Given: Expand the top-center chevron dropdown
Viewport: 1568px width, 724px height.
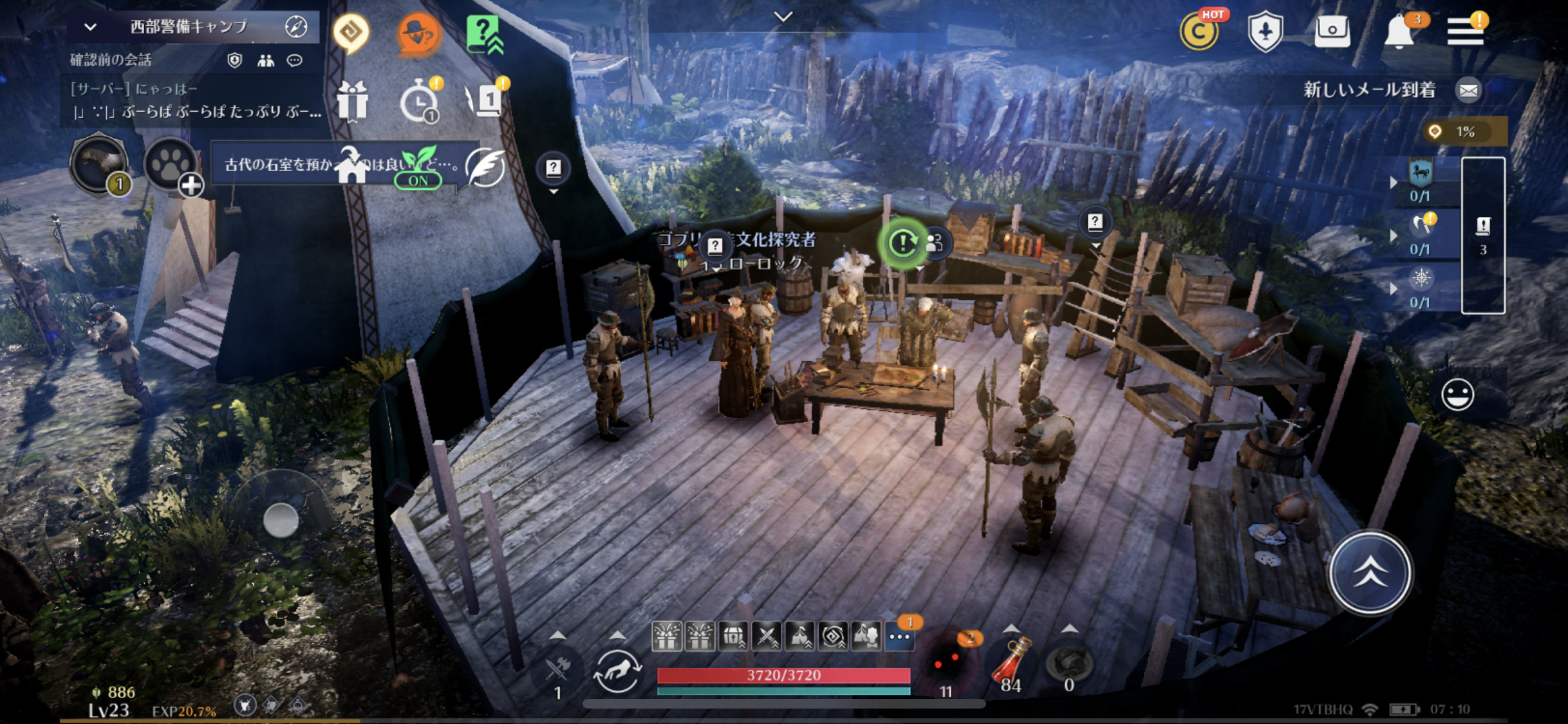Looking at the screenshot, I should tap(783, 17).
